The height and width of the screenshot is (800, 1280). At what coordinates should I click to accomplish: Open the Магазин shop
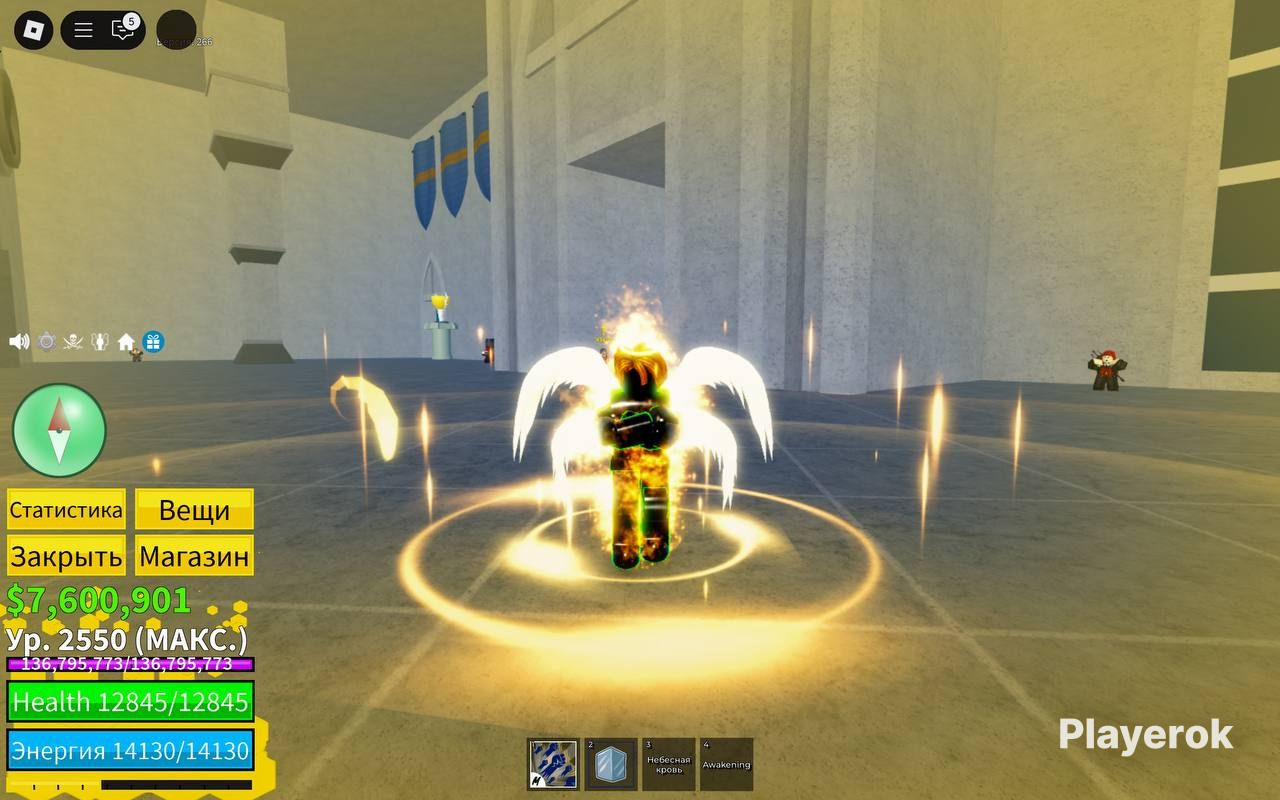tap(194, 556)
